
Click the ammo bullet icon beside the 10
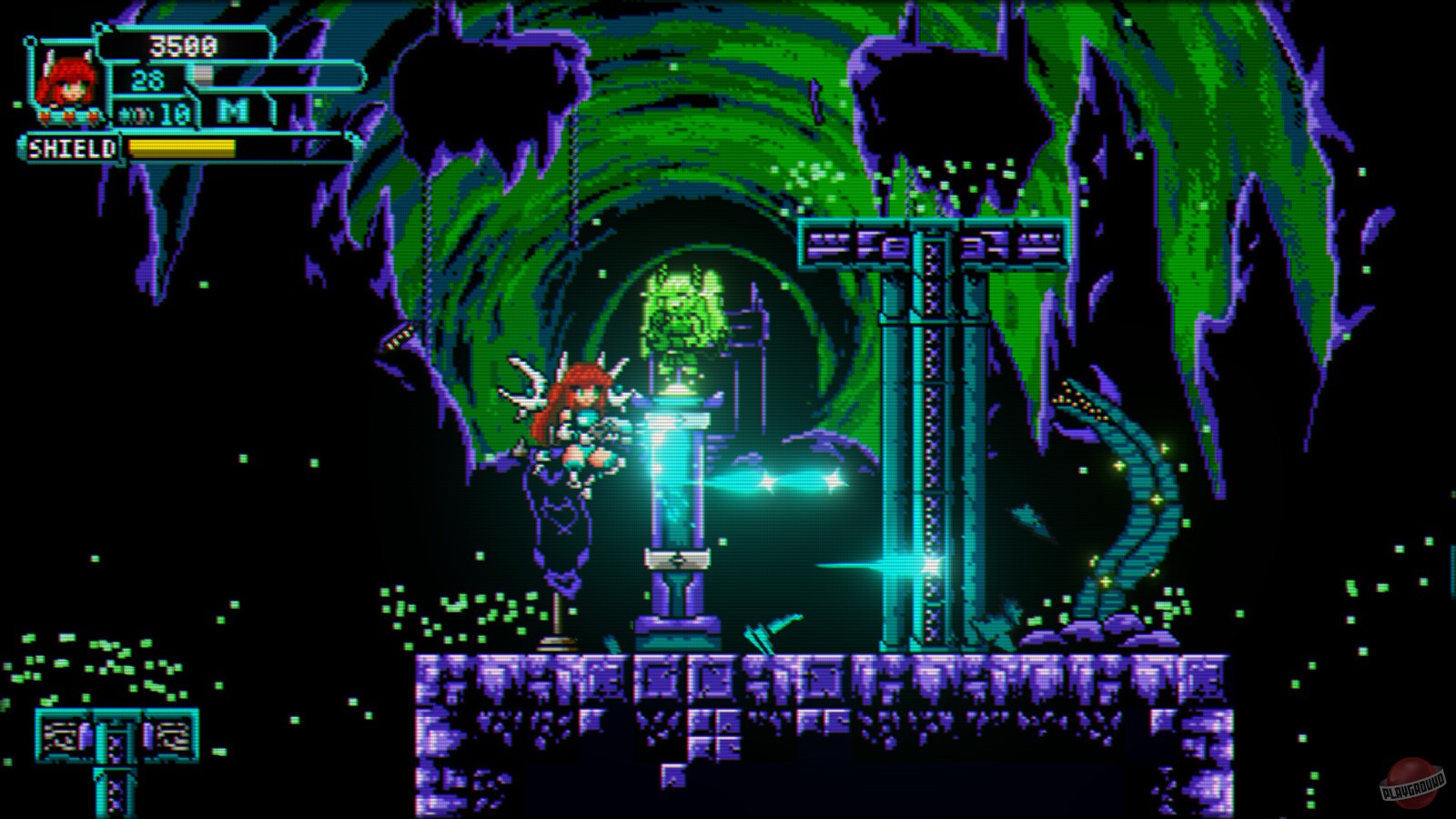pyautogui.click(x=135, y=115)
